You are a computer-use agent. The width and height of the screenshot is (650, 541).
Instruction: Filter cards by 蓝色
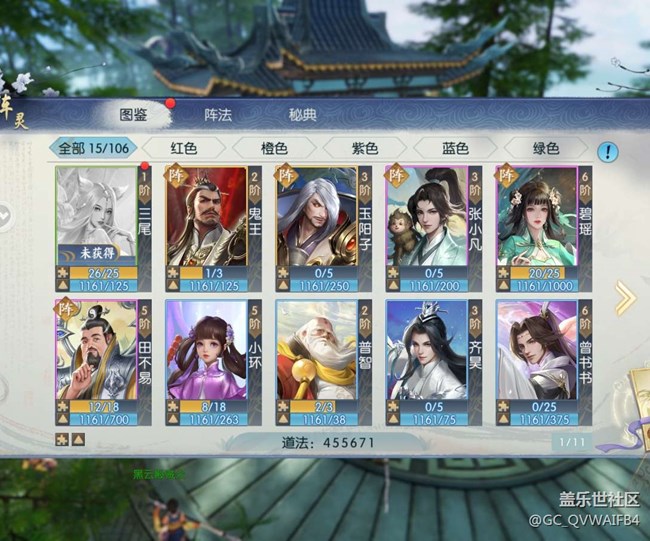point(455,148)
